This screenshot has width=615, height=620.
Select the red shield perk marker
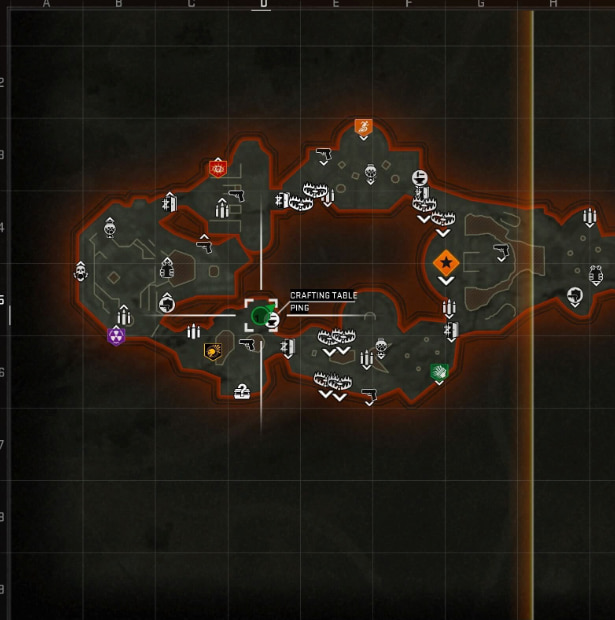coord(218,168)
